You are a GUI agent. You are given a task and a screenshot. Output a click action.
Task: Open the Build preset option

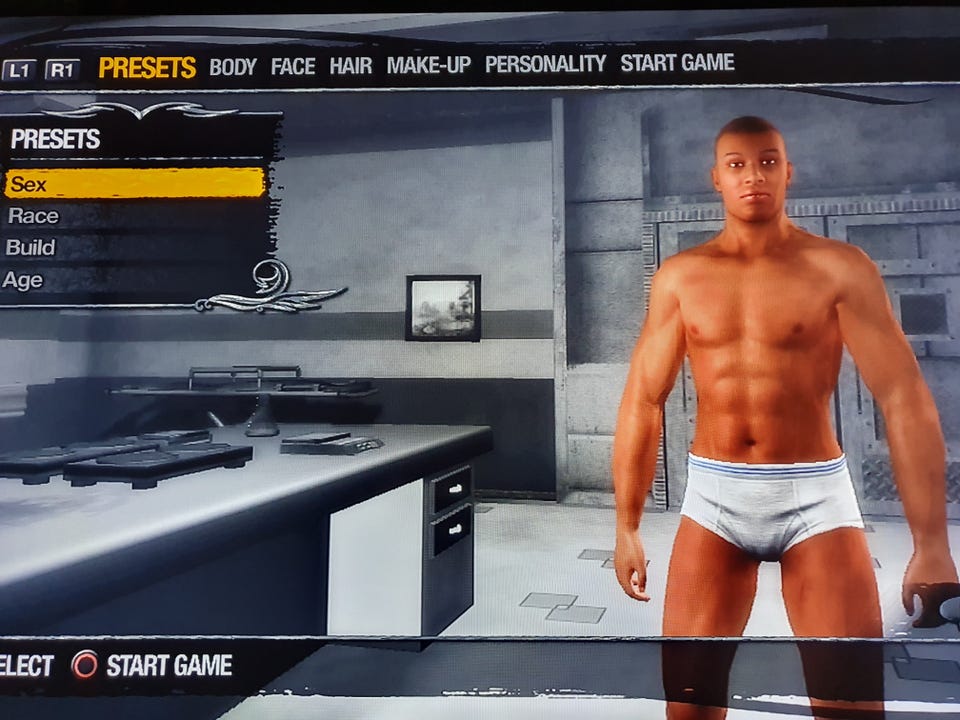point(31,247)
